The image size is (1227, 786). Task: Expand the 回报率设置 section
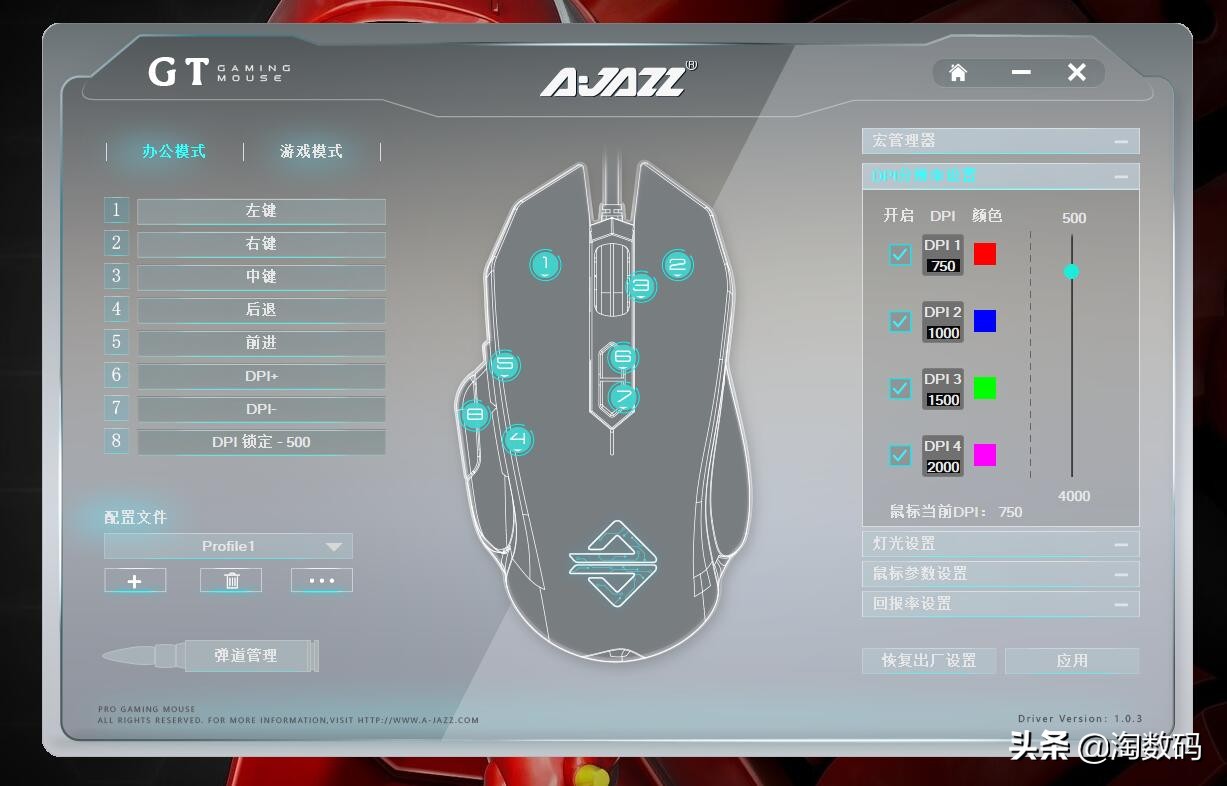[1000, 604]
